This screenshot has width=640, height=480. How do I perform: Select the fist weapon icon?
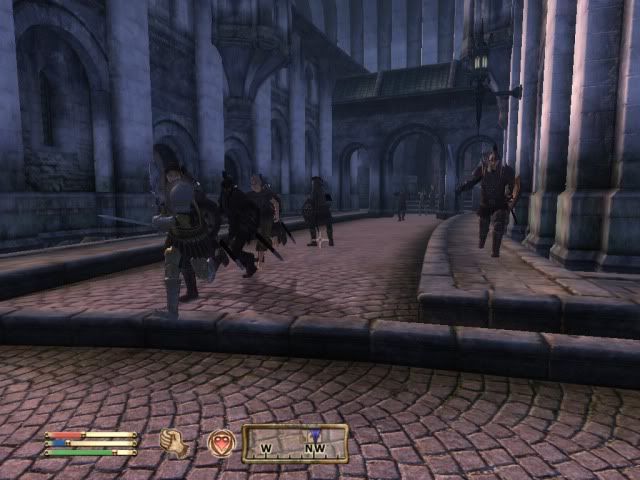(174, 443)
